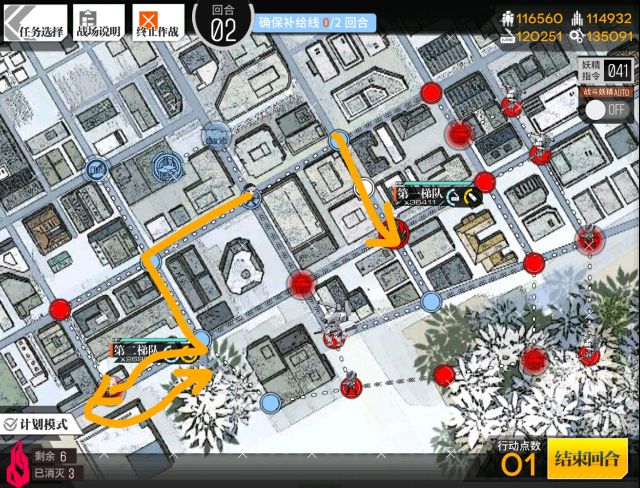End the turn with 结束回合
This screenshot has height=488, width=640.
(x=587, y=460)
